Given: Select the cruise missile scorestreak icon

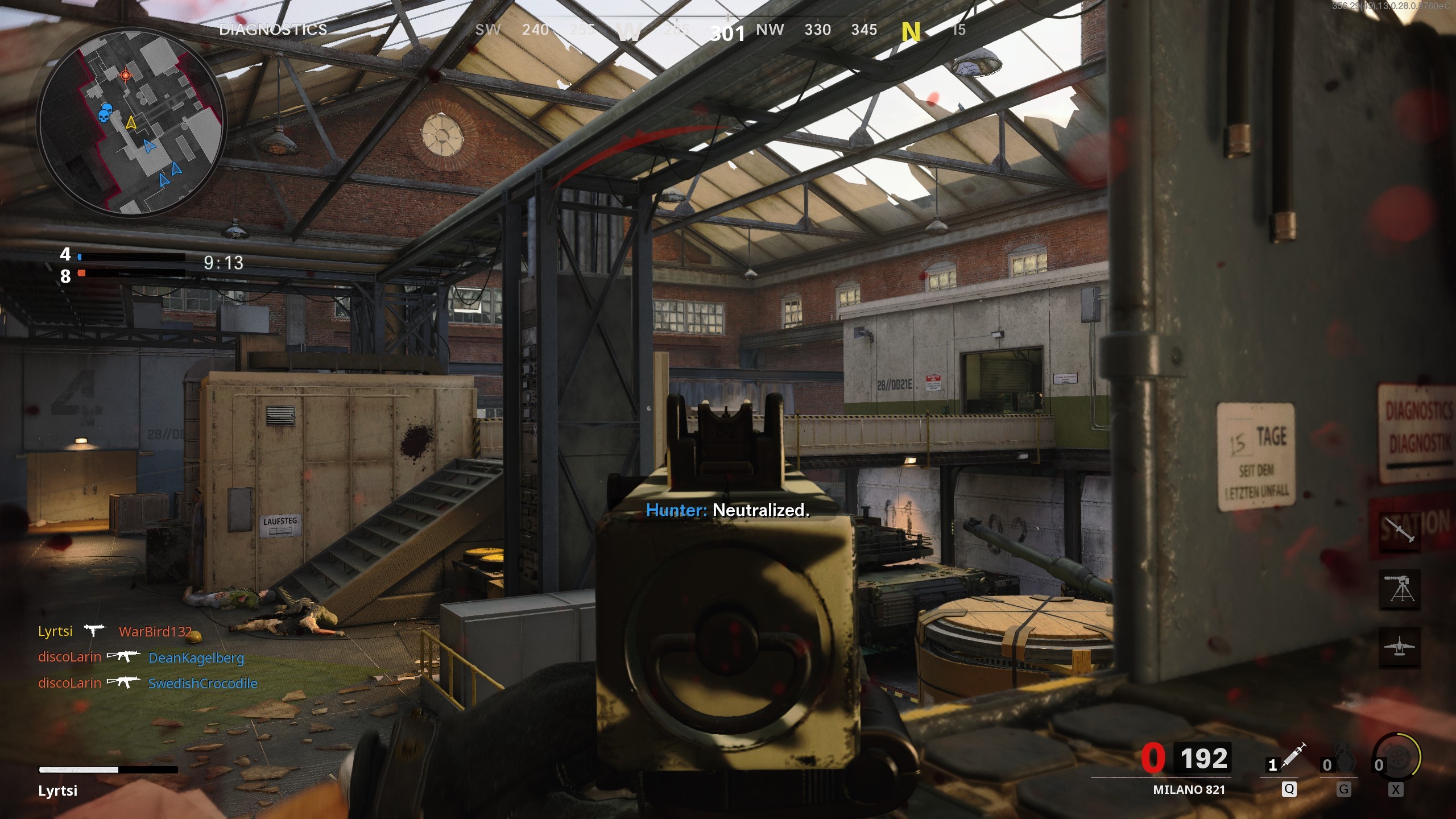Looking at the screenshot, I should point(1400,532).
